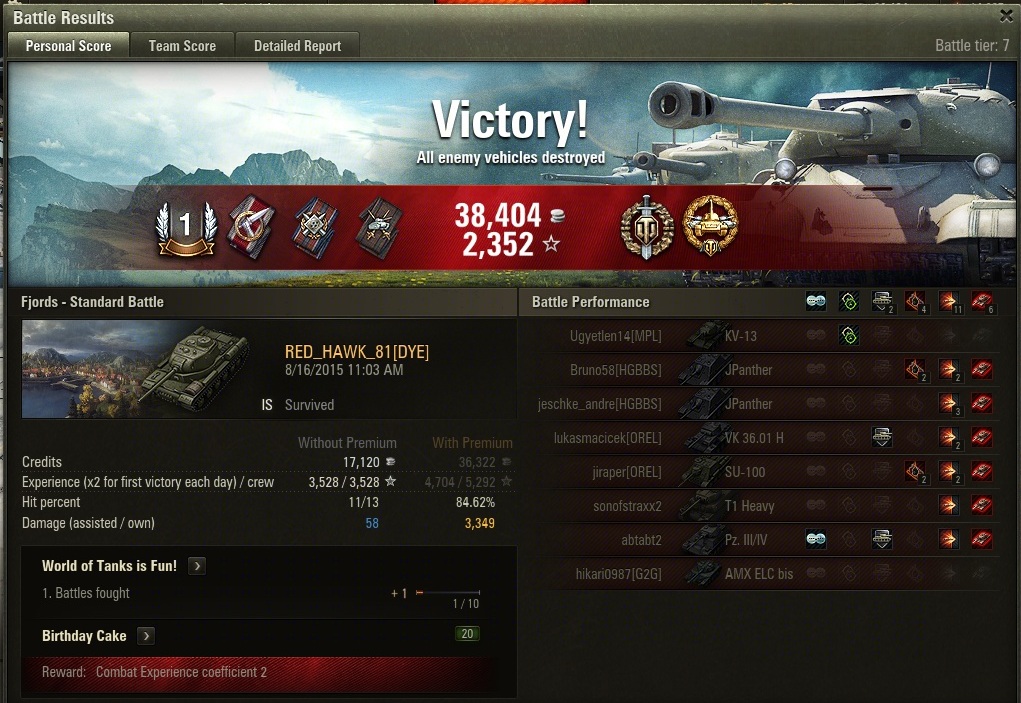Select the sonofstraxx2 T1 Heavy row

click(700, 506)
